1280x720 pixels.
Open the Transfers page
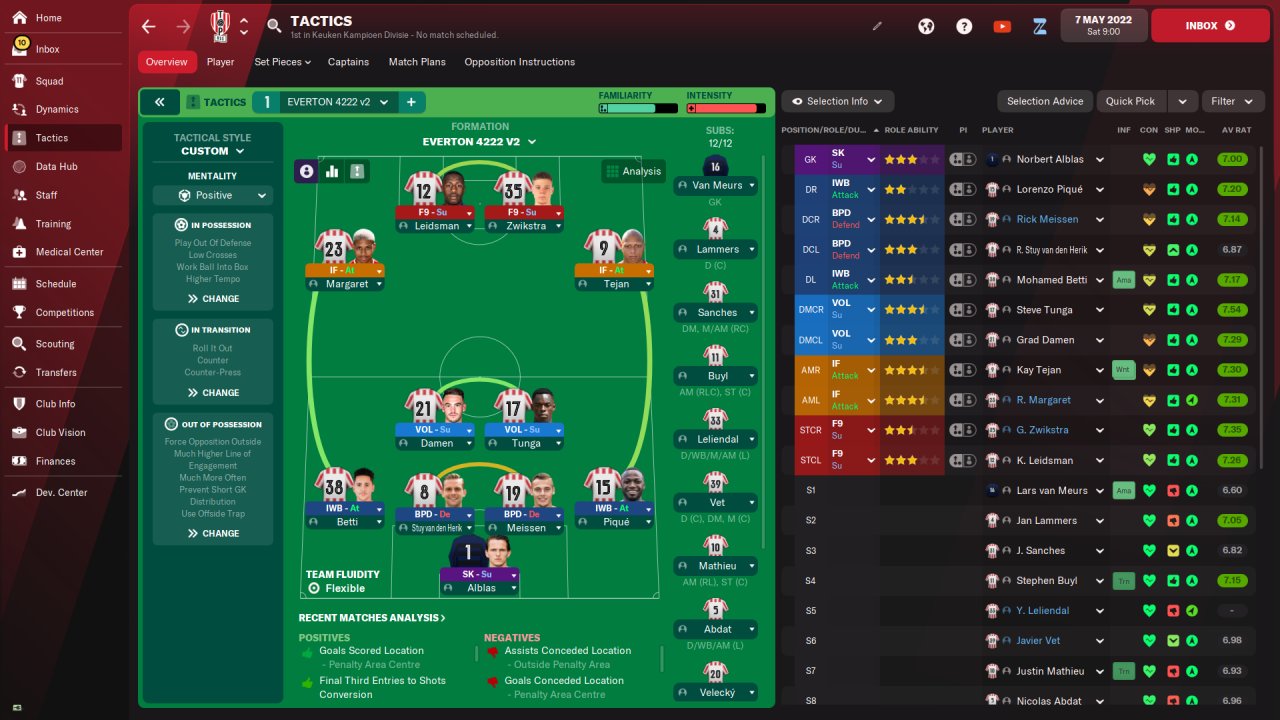[56, 372]
